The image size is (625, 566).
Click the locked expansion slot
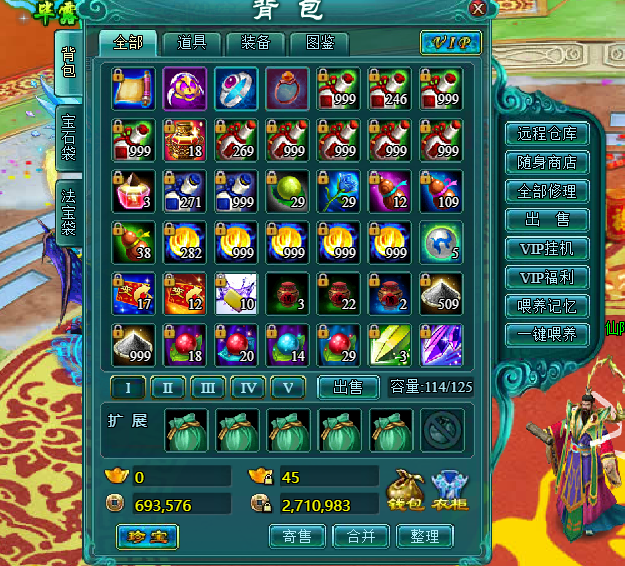coord(442,430)
